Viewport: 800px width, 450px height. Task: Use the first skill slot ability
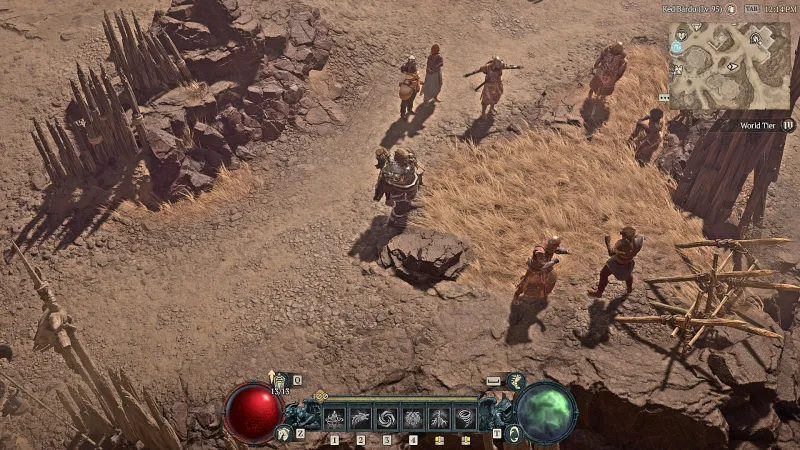[334, 418]
